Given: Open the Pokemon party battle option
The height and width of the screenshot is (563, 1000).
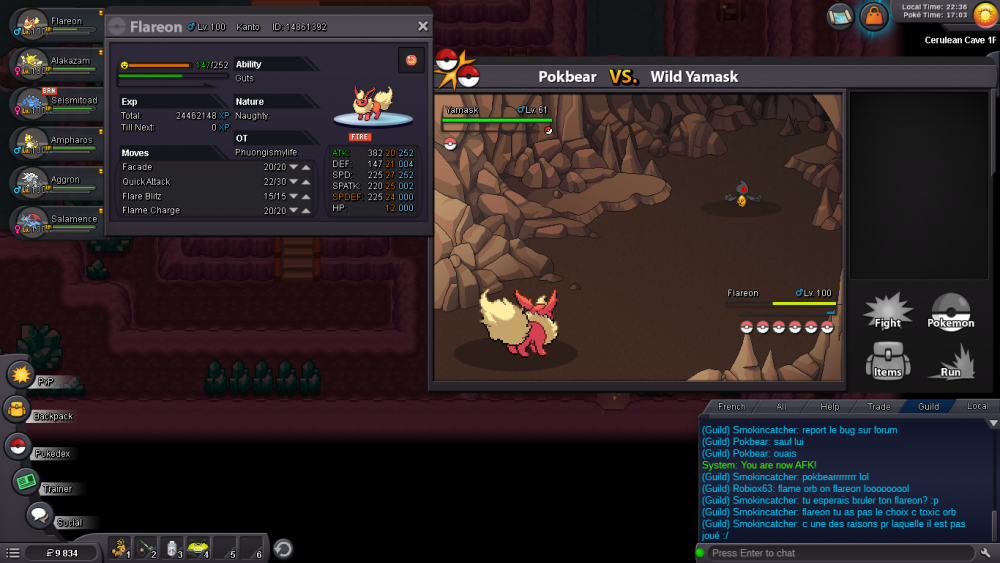Looking at the screenshot, I should click(951, 311).
